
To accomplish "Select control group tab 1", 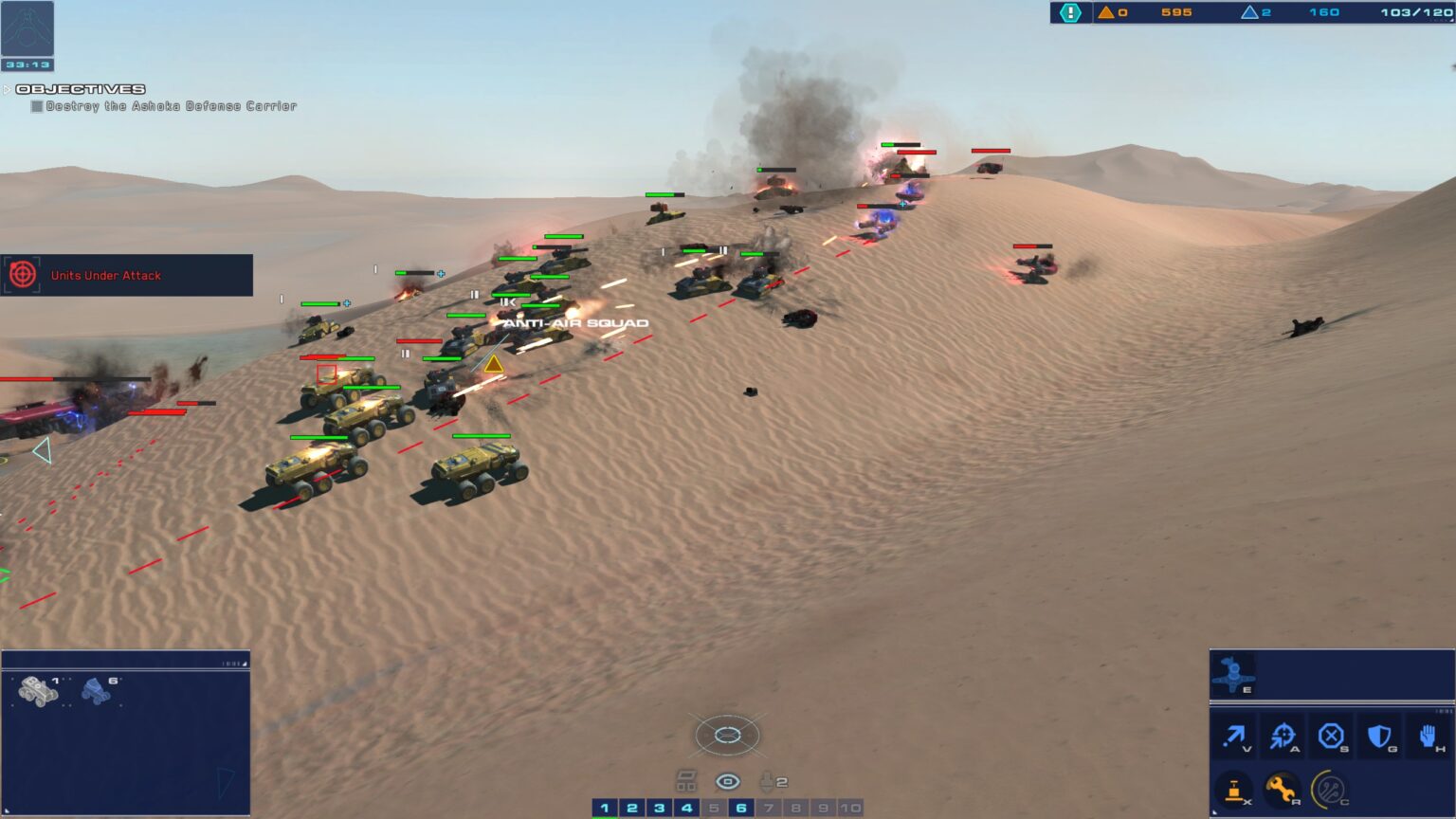I will pyautogui.click(x=604, y=807).
